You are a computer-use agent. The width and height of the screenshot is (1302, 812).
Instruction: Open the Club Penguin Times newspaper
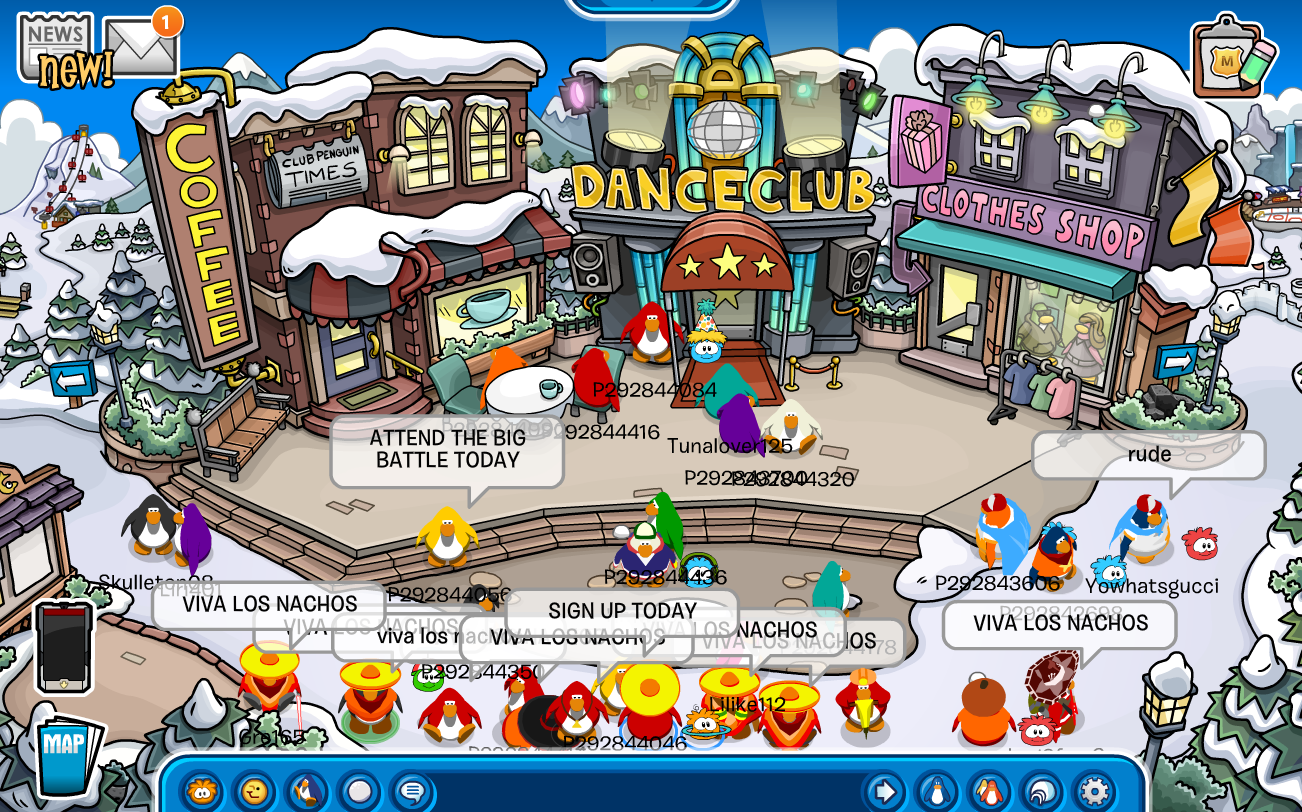tap(55, 45)
